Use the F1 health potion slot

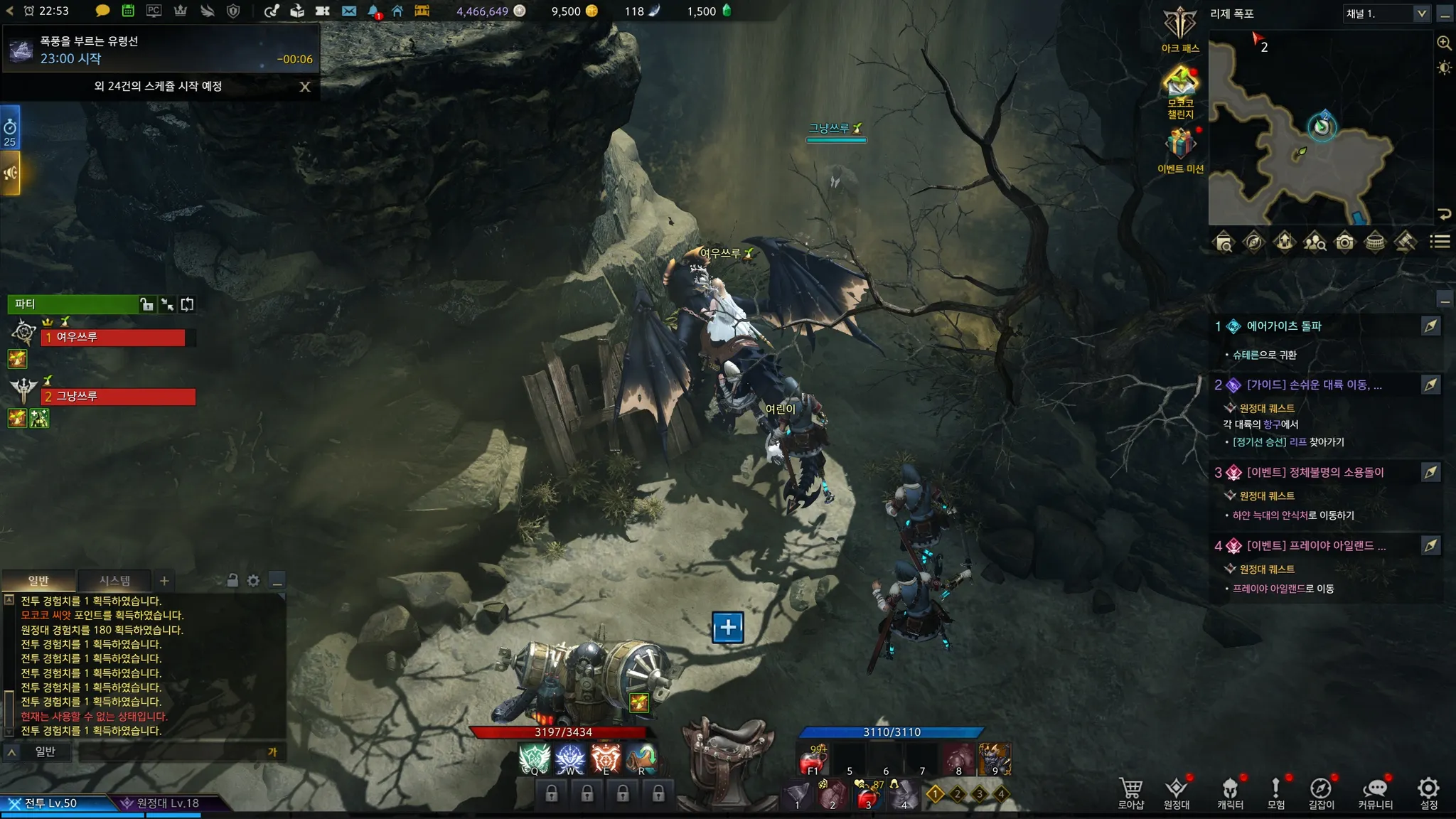(x=813, y=760)
